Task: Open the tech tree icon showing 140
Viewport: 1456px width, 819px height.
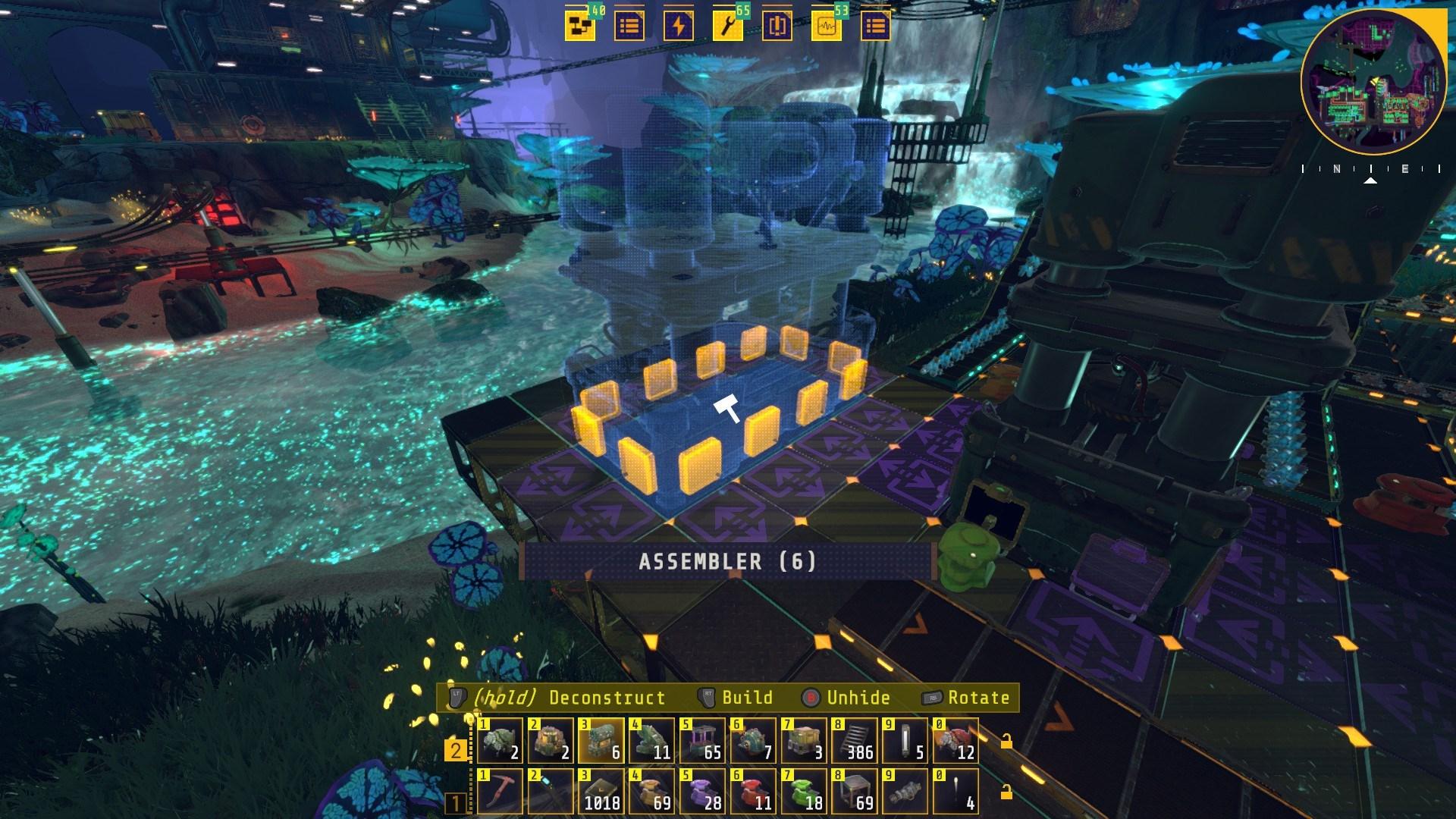Action: 579,27
